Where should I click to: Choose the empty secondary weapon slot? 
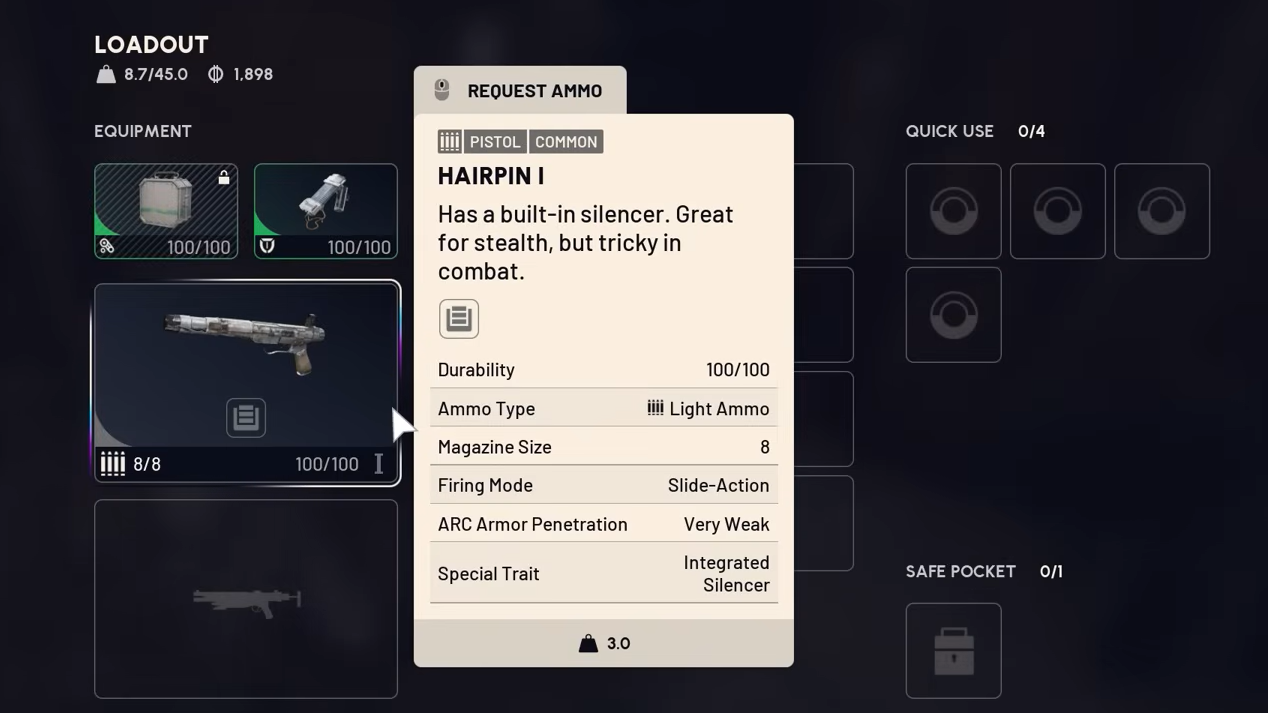pos(246,598)
